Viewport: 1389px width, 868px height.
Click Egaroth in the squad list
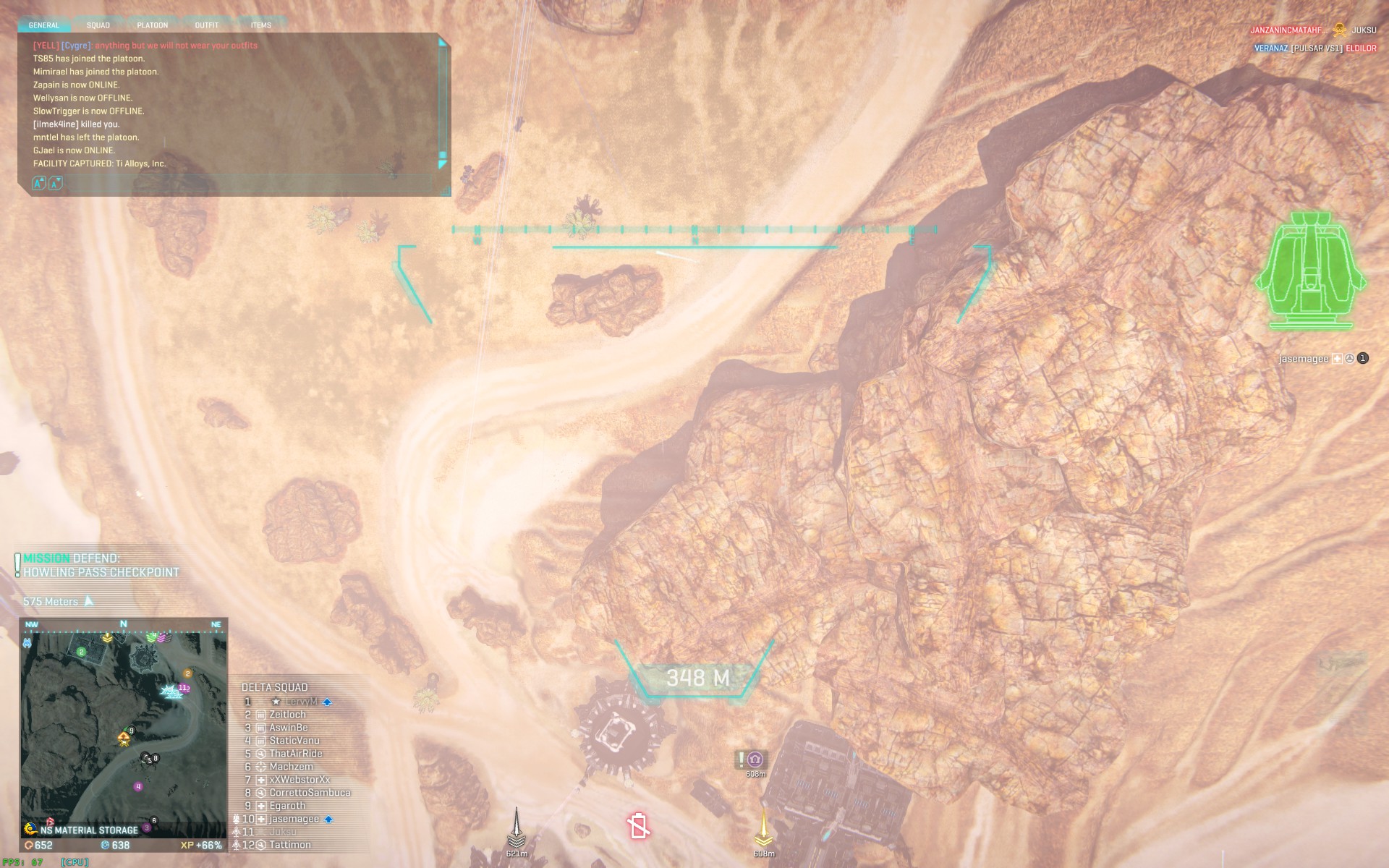[287, 806]
